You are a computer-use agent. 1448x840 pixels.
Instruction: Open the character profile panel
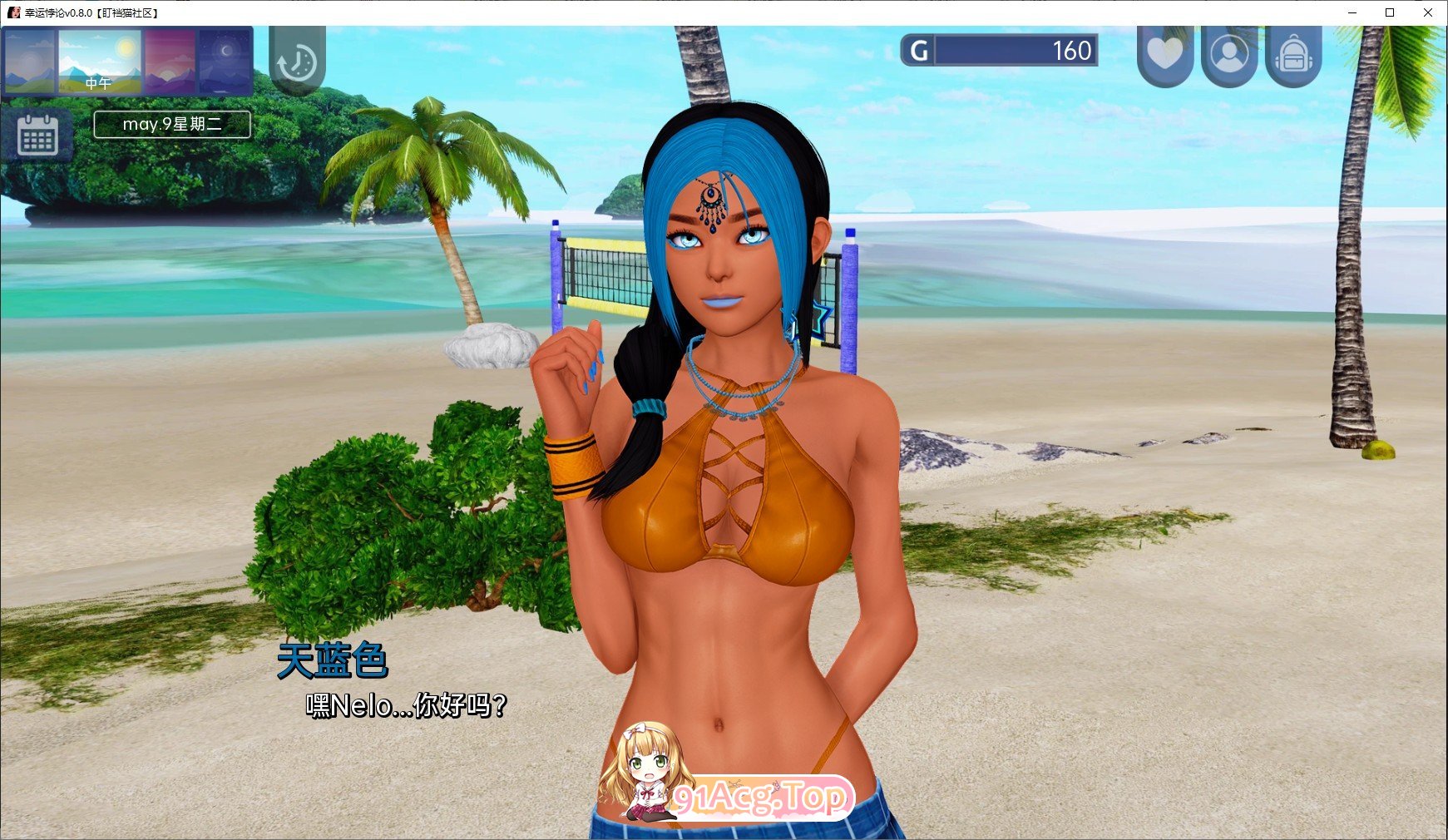coord(1231,52)
